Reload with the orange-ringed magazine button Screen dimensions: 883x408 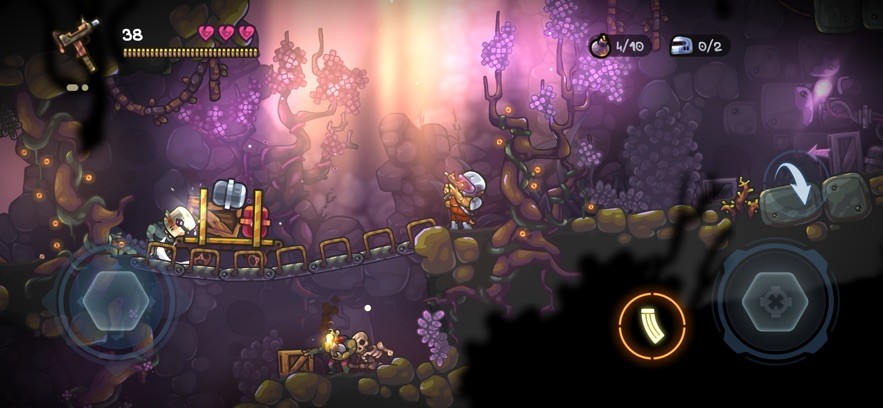(652, 326)
